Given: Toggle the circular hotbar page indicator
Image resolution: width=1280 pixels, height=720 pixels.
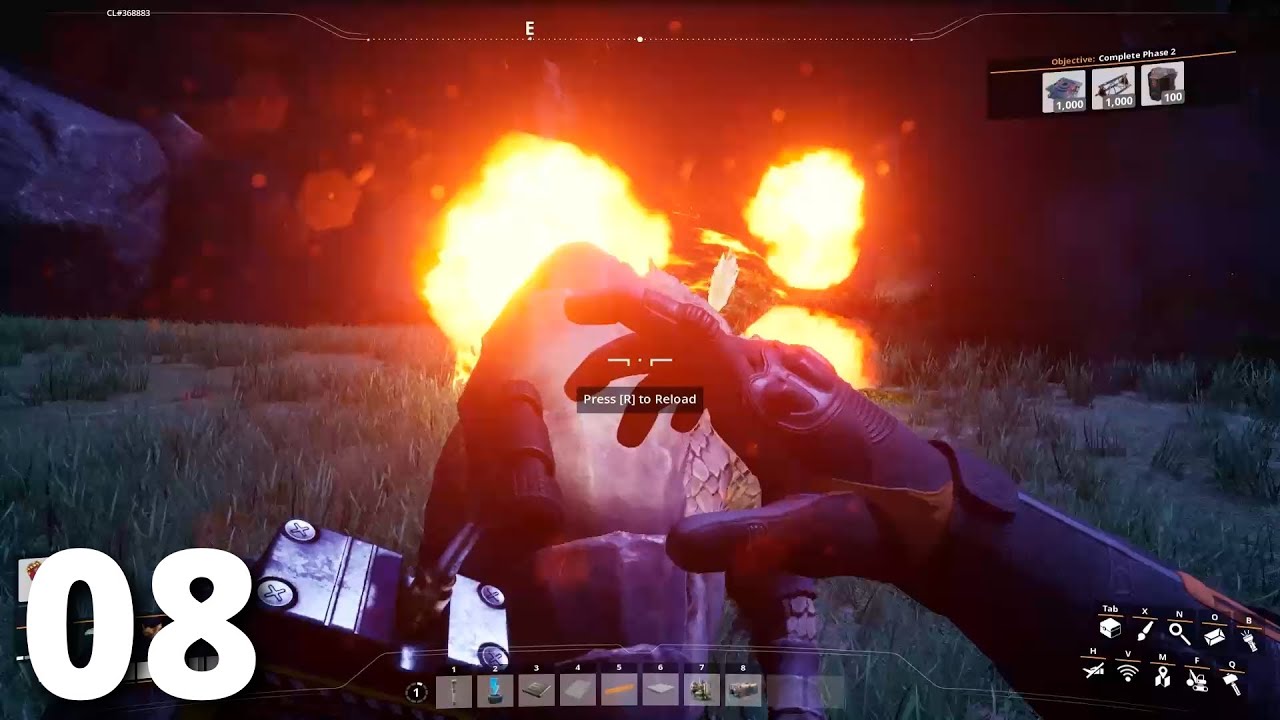Looking at the screenshot, I should (416, 691).
